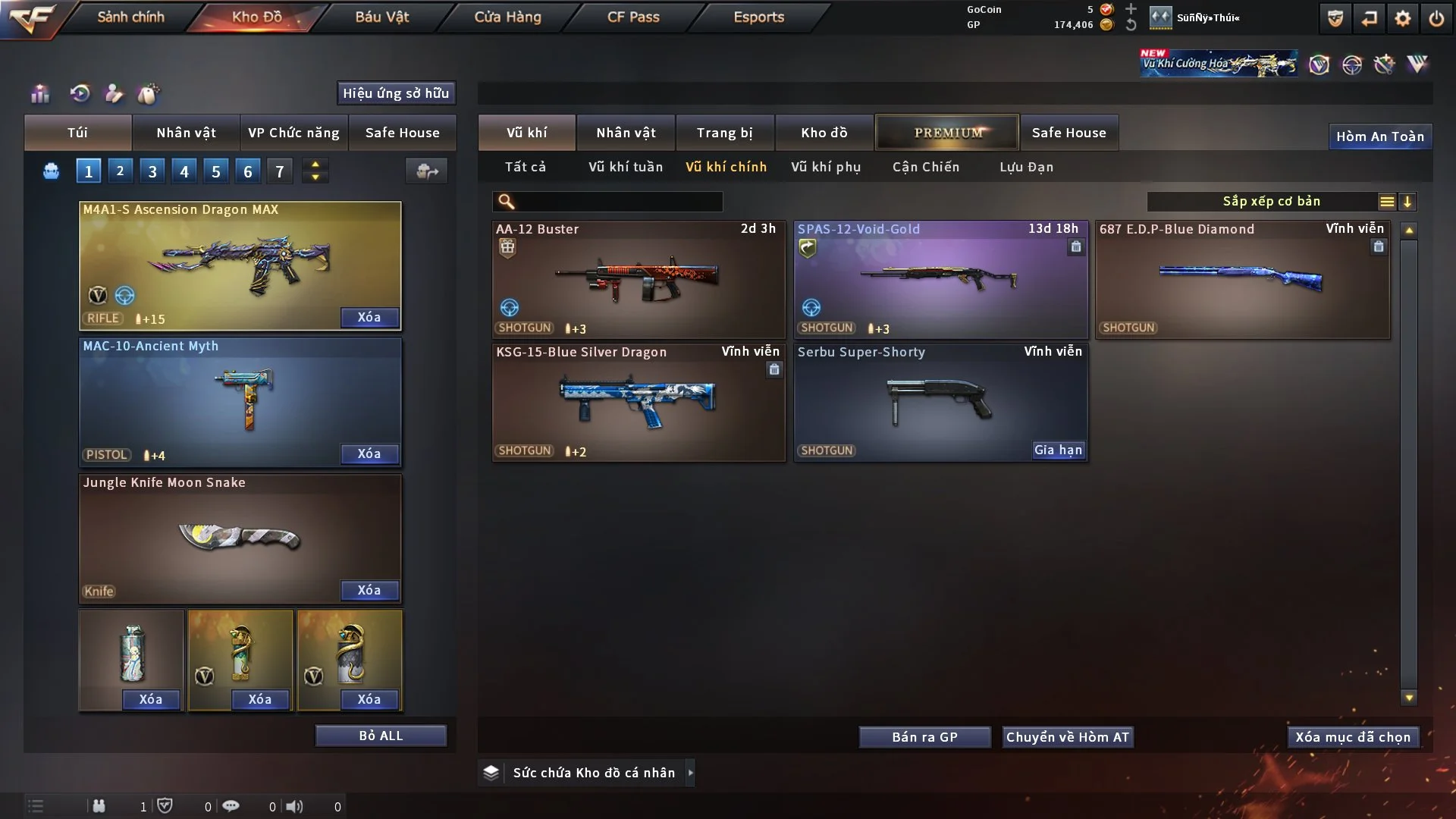Open the Cửa Hàng shop menu

pyautogui.click(x=507, y=17)
